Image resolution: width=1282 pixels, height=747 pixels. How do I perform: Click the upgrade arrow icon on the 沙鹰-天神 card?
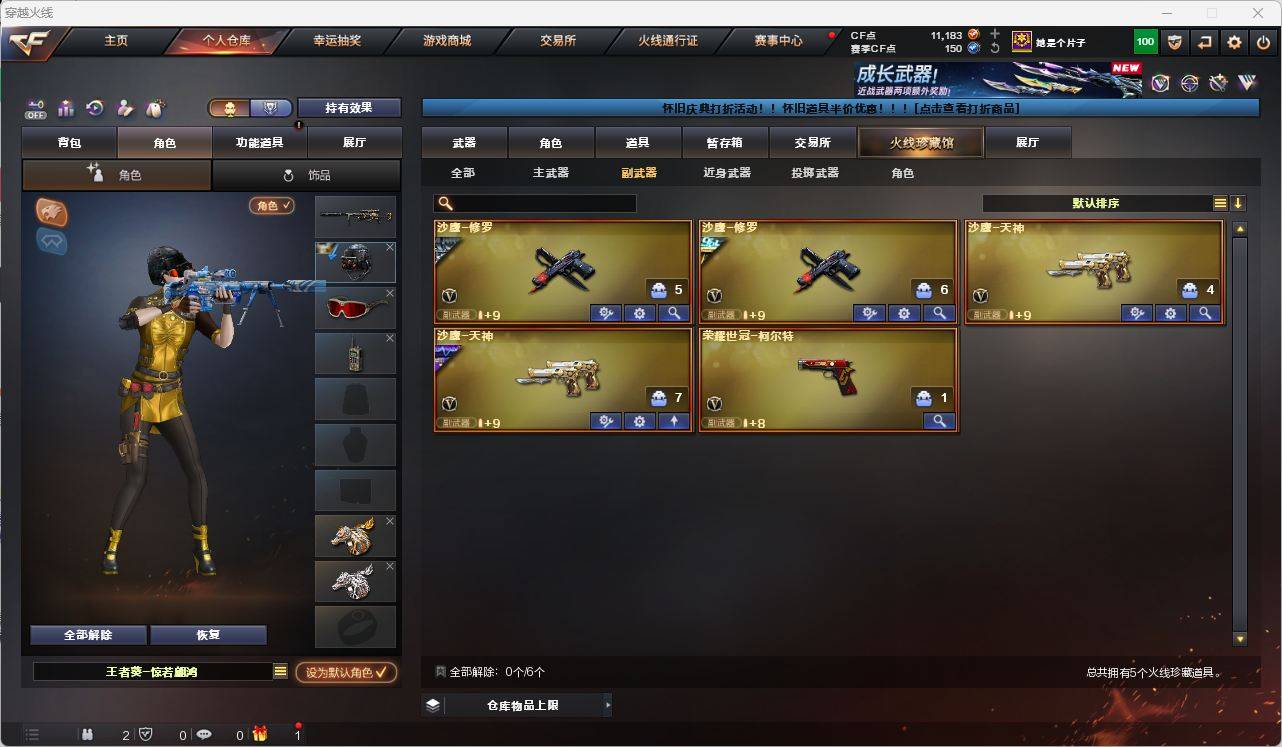[673, 421]
